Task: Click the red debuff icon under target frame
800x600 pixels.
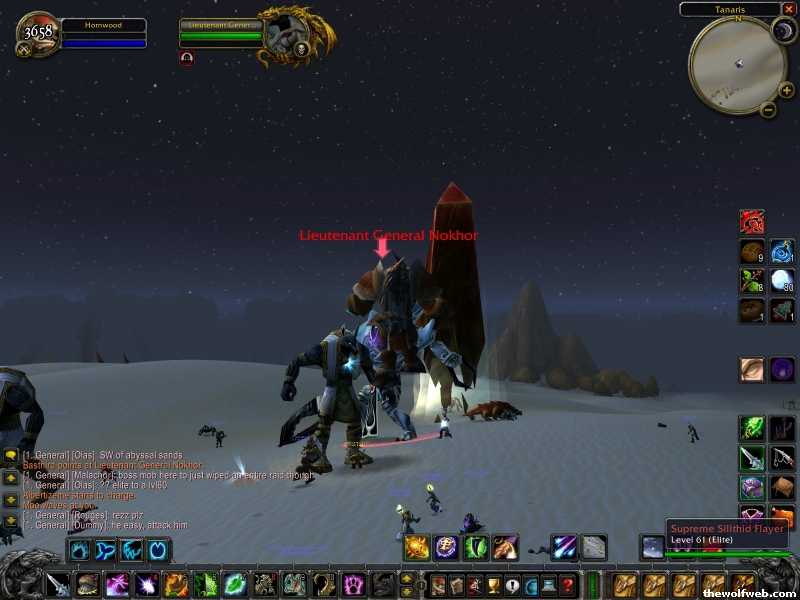Action: coord(187,58)
